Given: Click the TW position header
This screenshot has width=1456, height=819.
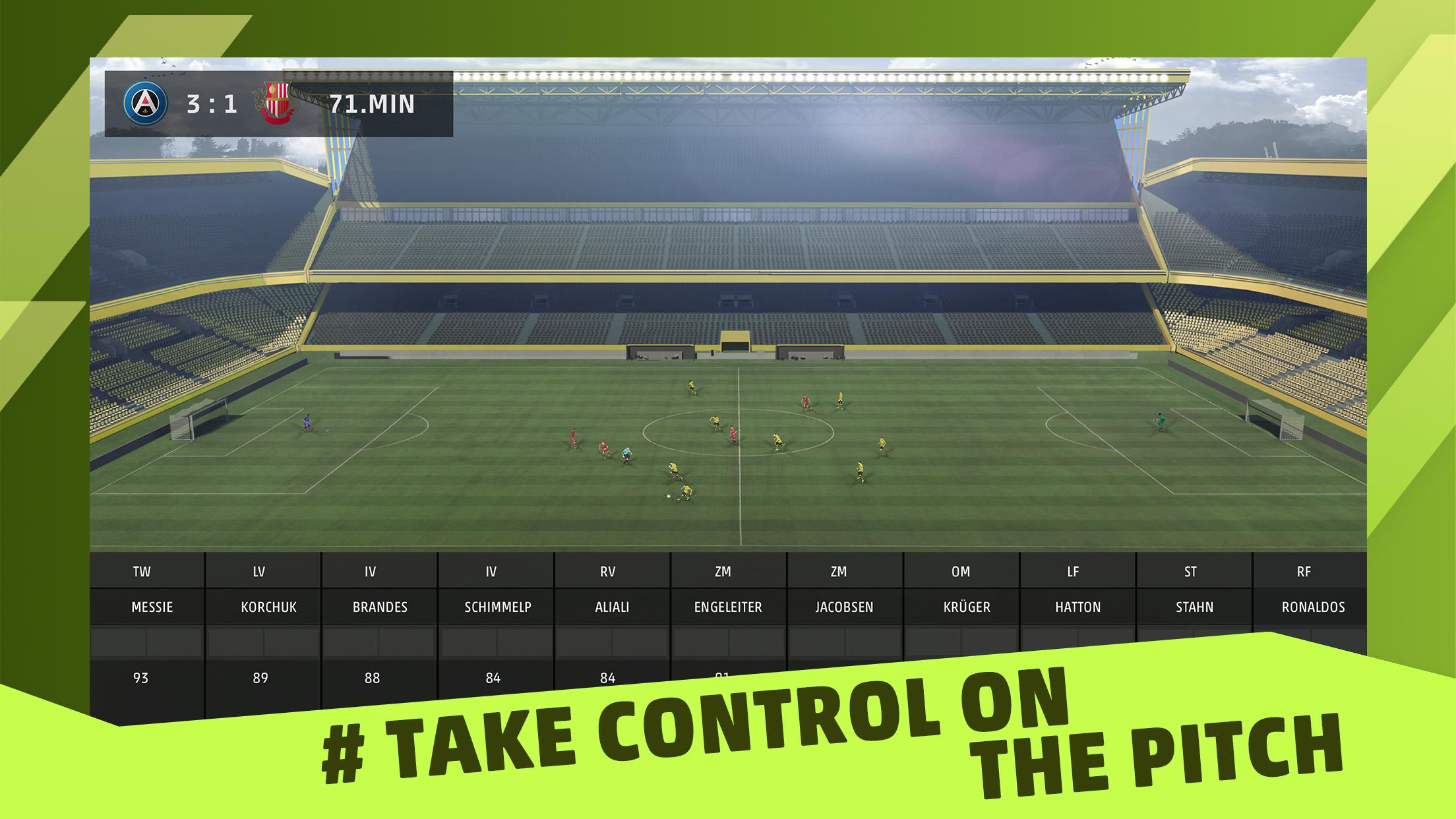Looking at the screenshot, I should [142, 572].
